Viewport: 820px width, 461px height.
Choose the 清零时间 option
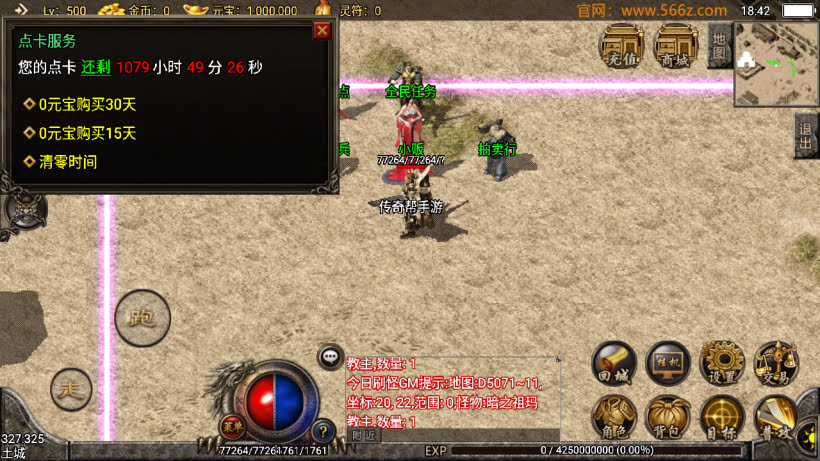pos(68,161)
